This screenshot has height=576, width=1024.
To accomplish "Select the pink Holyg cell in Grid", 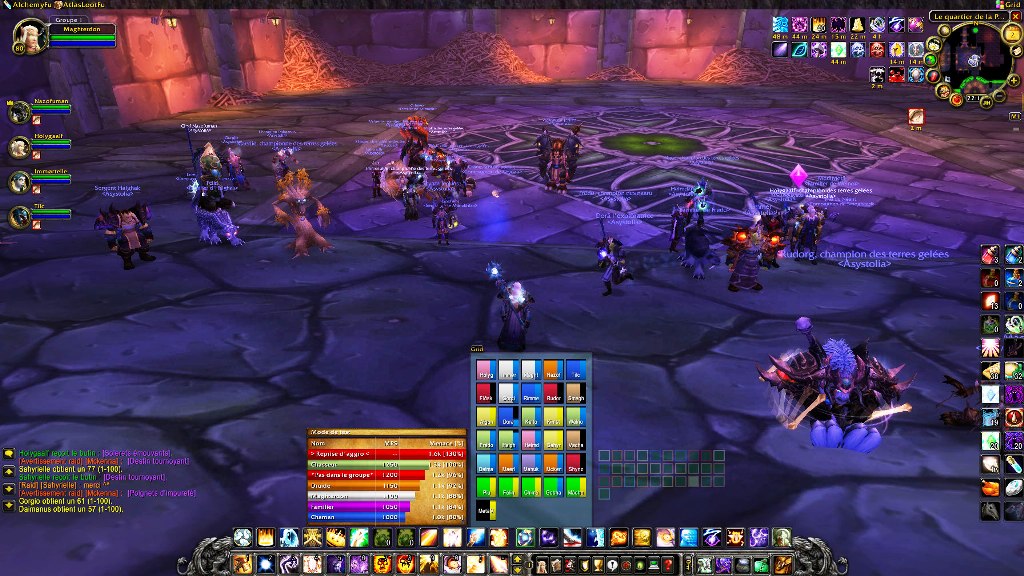I will point(485,369).
